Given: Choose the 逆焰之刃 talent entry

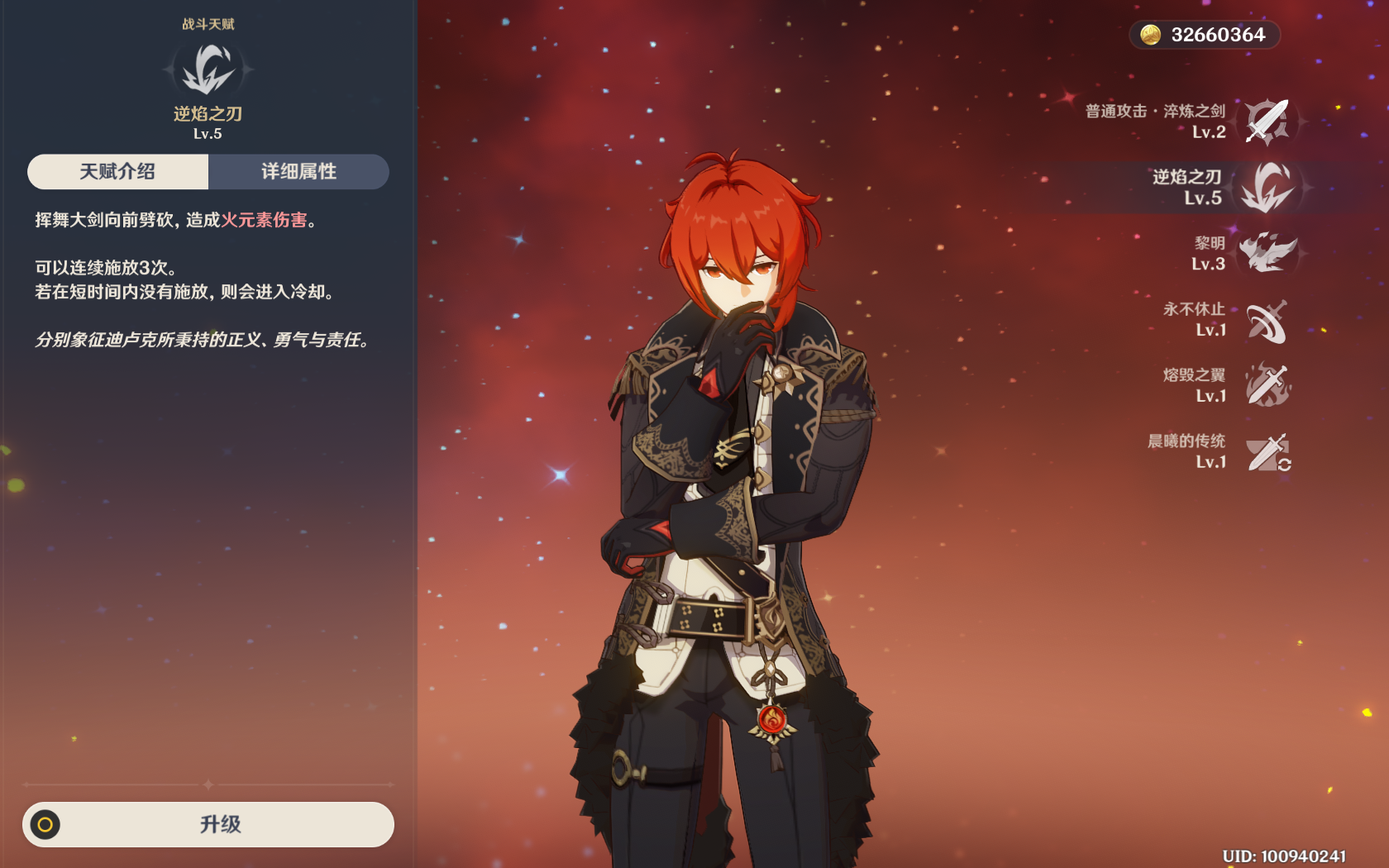Looking at the screenshot, I should click(1267, 188).
